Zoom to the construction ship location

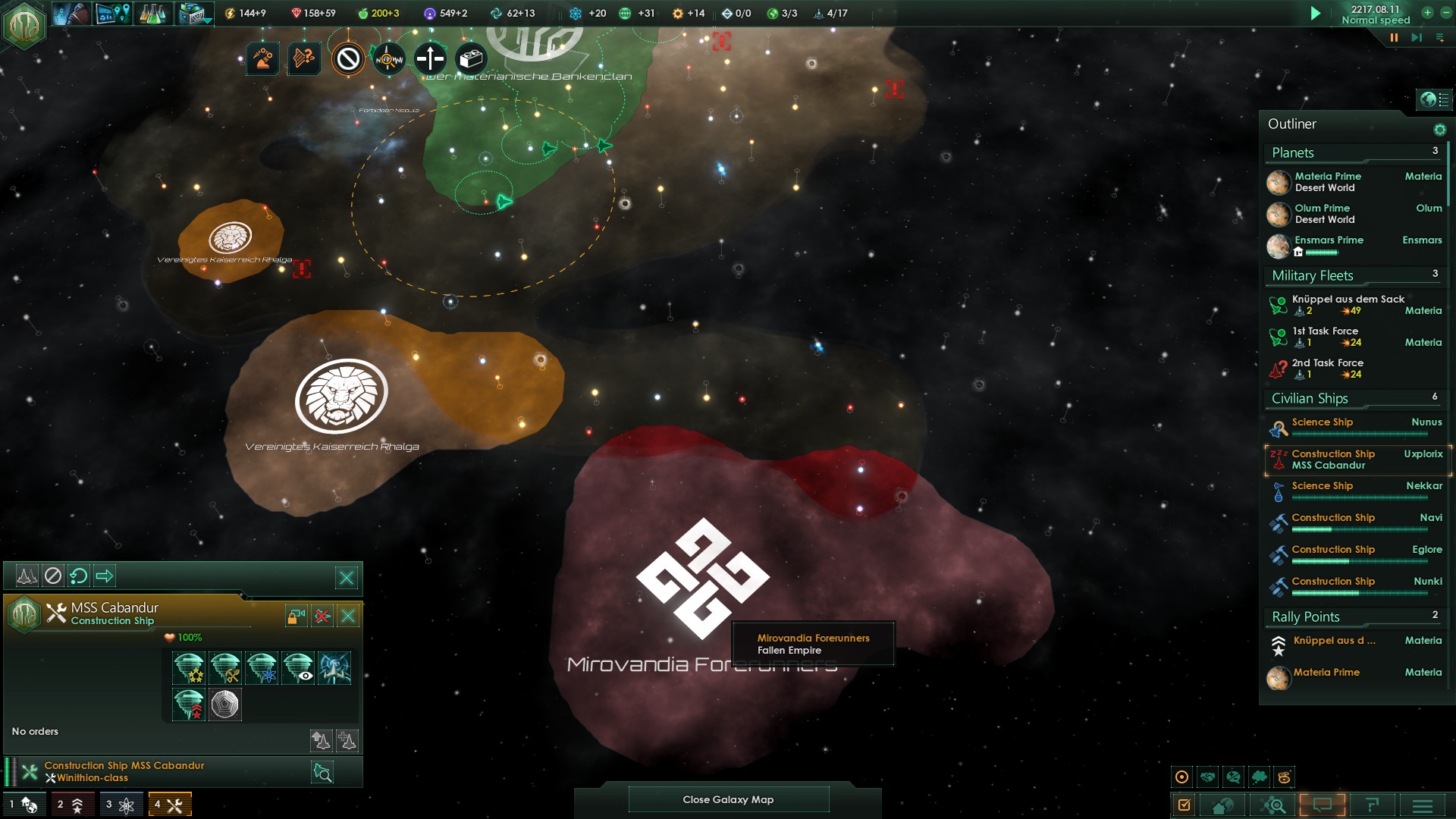click(322, 773)
